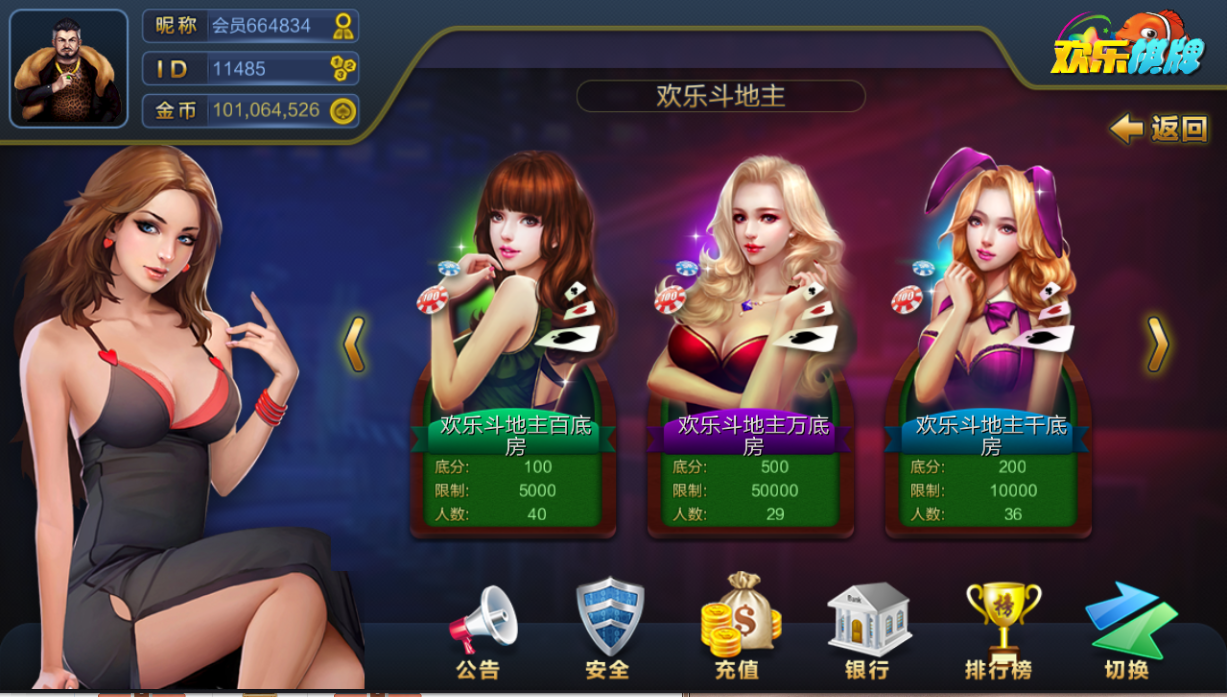Click the 切换 switch arrows icon
The image size is (1227, 697).
click(x=1128, y=630)
